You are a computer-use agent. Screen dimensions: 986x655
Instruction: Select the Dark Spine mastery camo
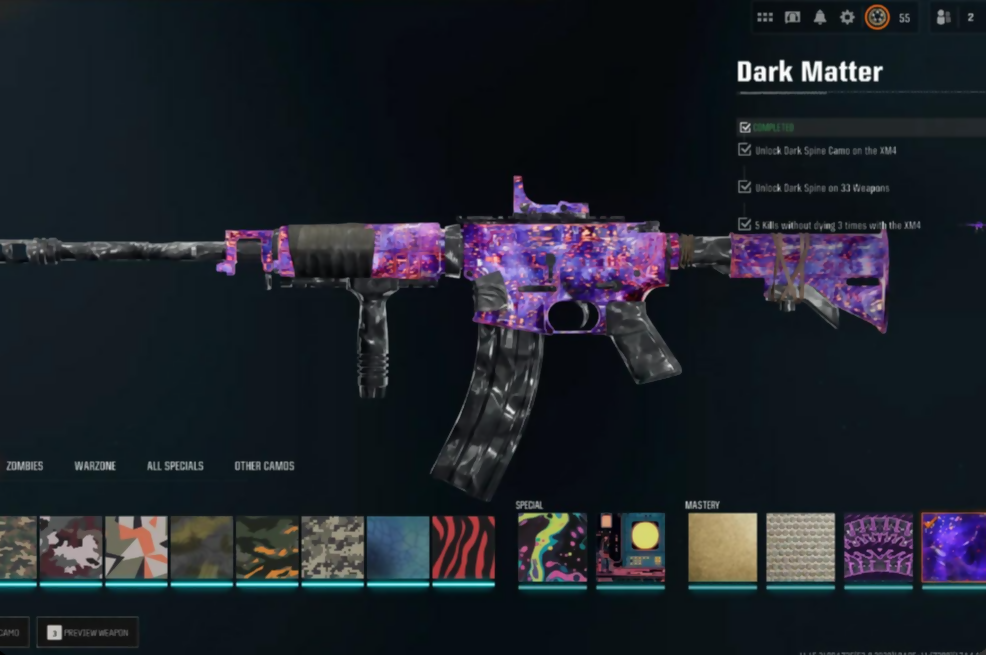tap(878, 547)
